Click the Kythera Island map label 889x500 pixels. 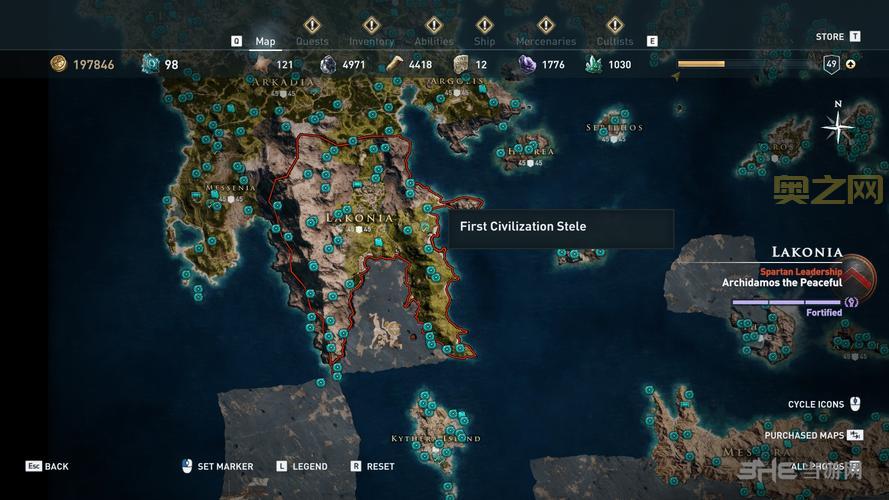(436, 438)
